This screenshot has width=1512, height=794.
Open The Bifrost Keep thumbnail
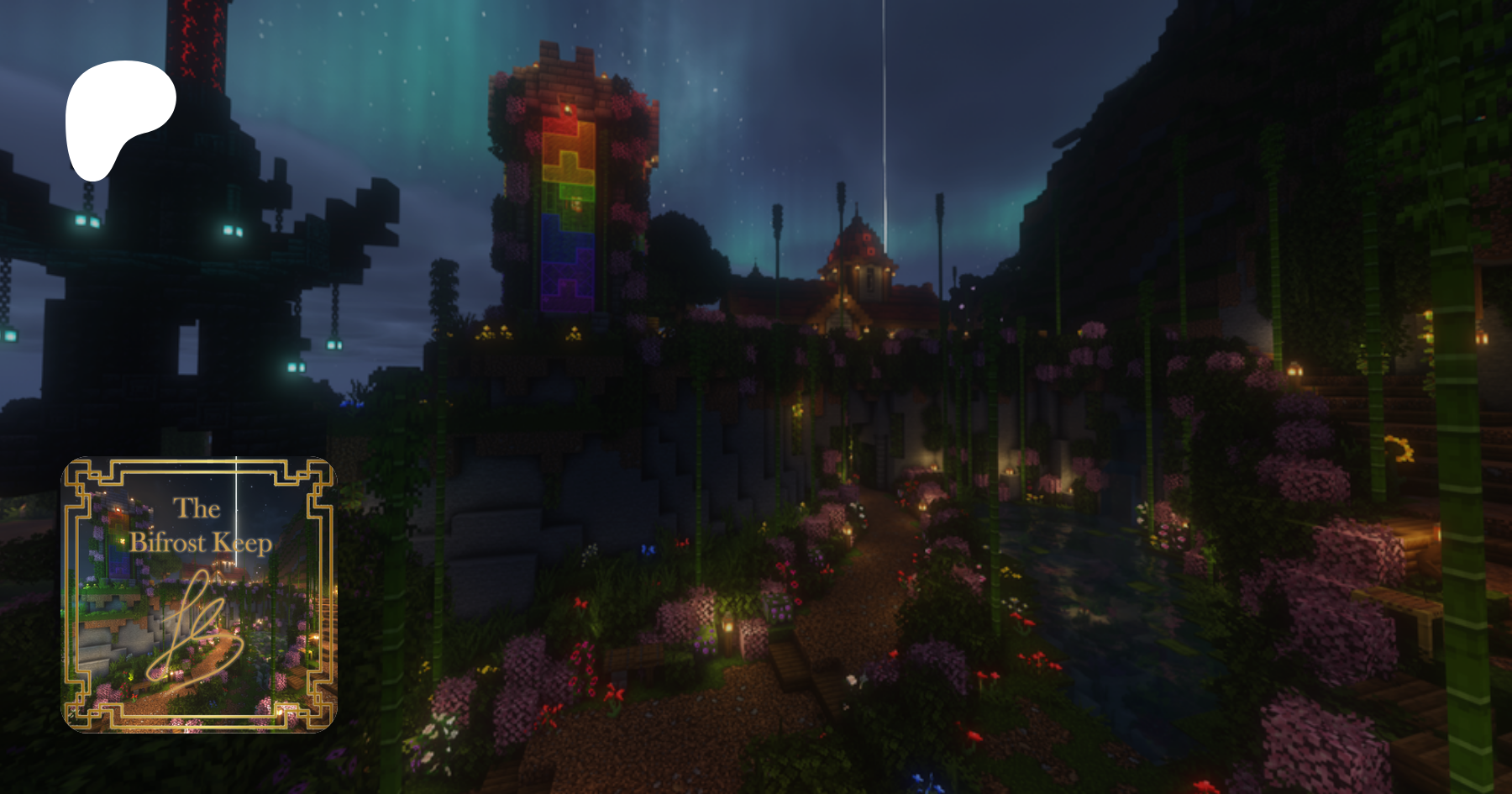coord(199,594)
